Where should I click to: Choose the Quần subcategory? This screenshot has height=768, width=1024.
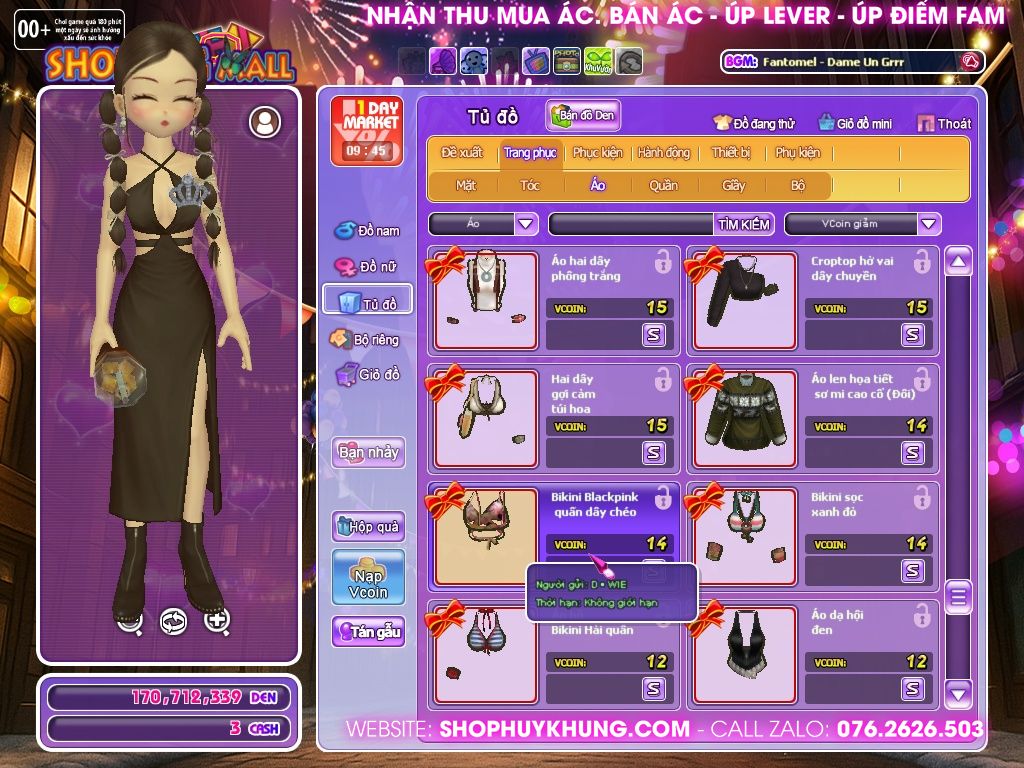tap(662, 185)
